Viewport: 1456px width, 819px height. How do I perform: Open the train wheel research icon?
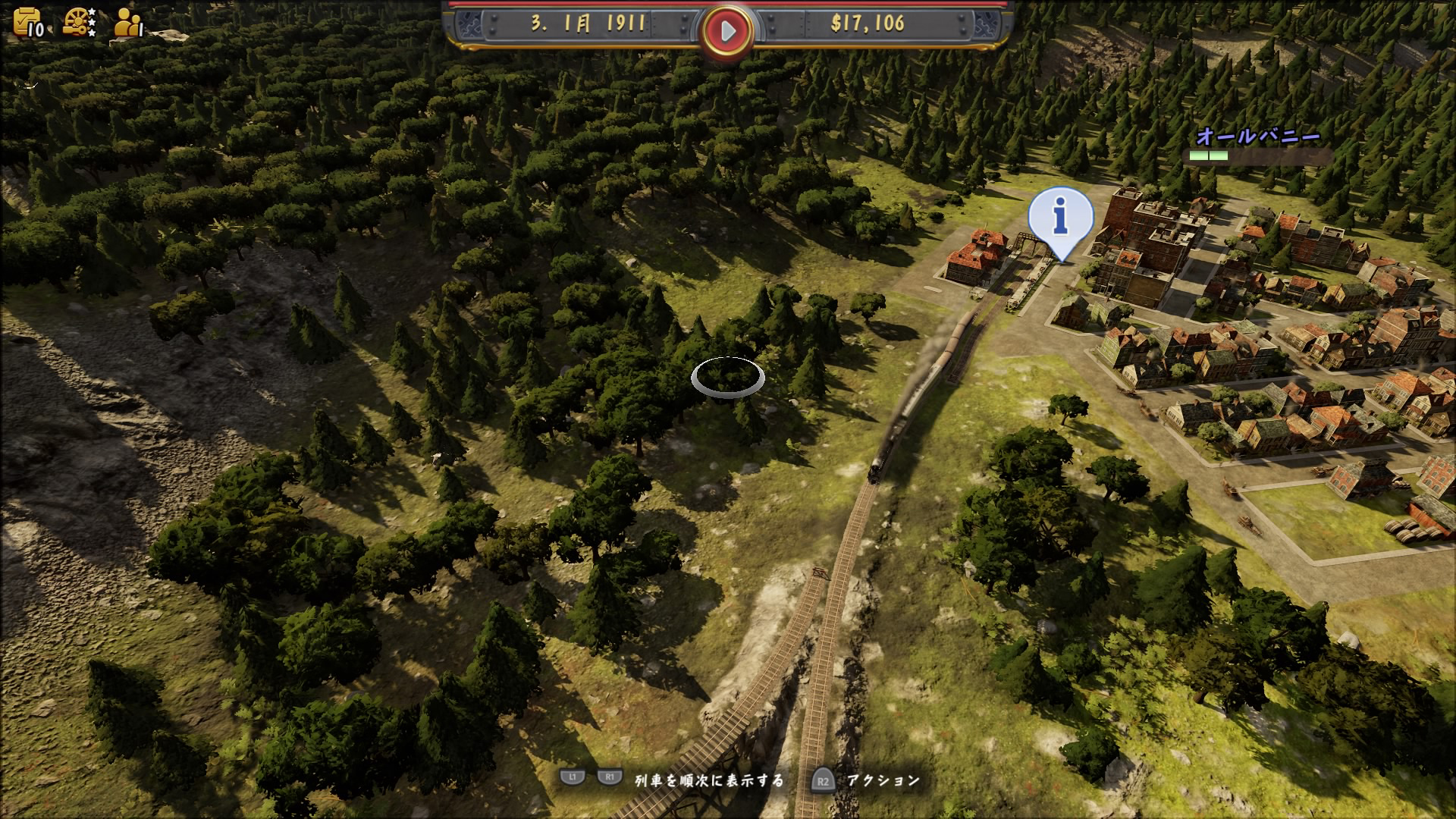point(77,22)
